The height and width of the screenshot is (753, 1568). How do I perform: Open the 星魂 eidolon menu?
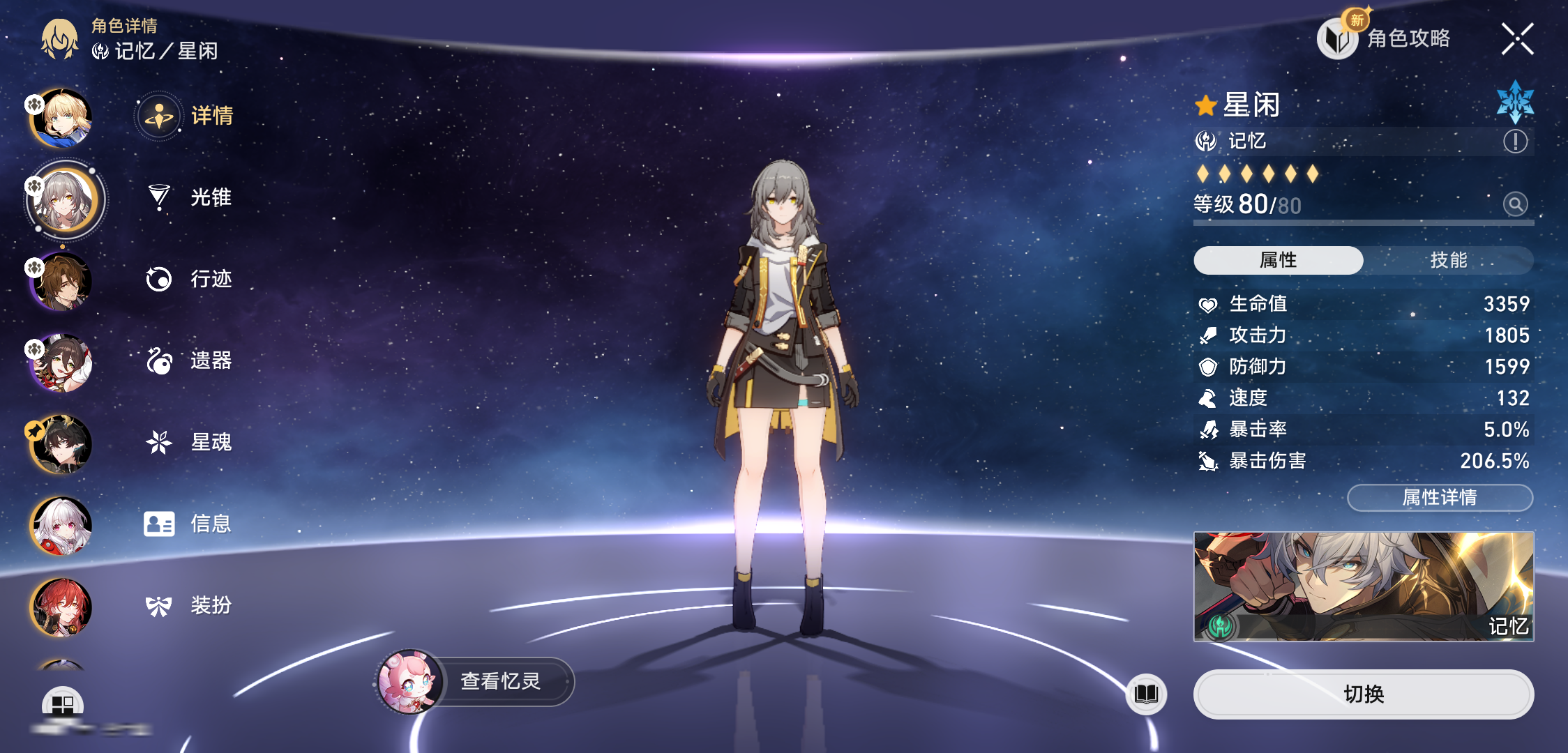190,442
